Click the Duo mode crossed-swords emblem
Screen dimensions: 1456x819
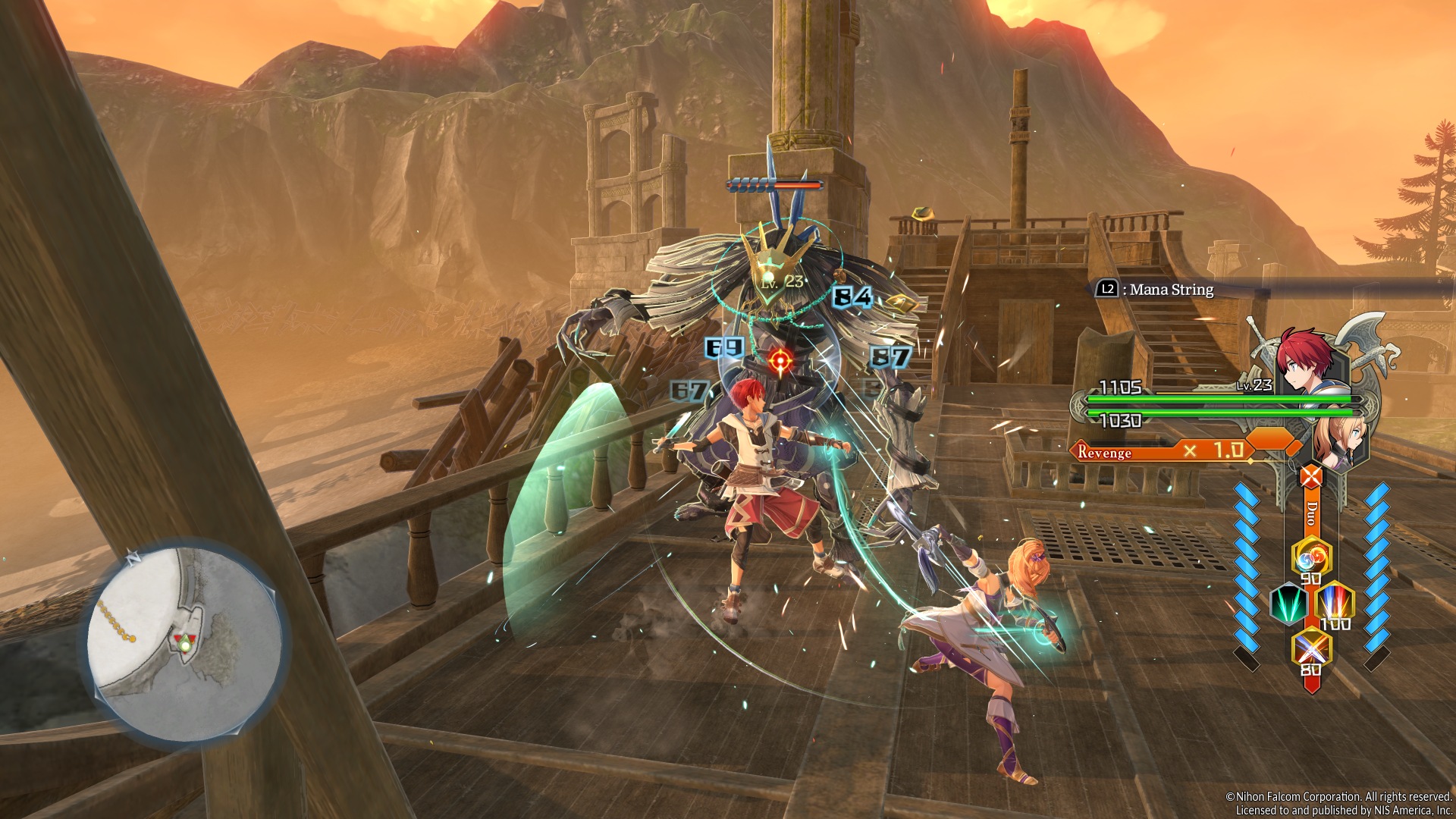[x=1311, y=477]
